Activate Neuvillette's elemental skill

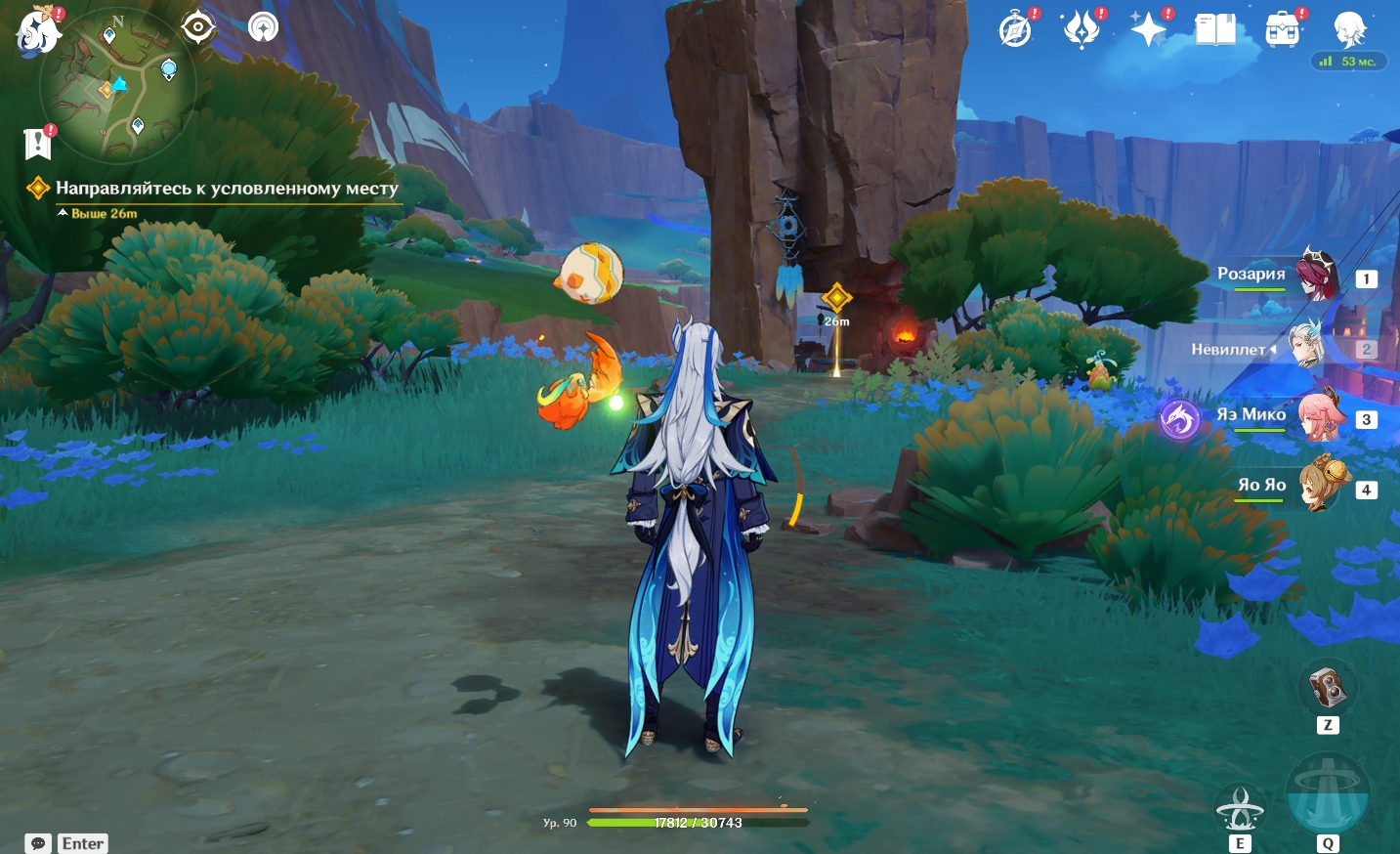tap(1240, 809)
